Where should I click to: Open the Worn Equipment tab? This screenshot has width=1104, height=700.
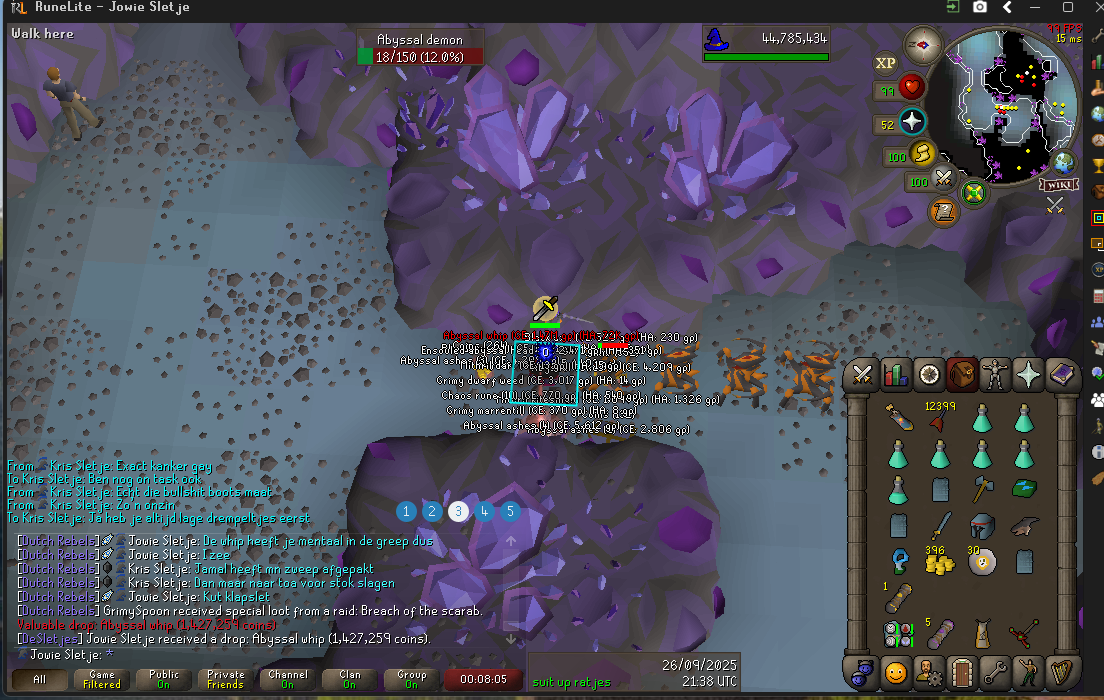tap(995, 374)
